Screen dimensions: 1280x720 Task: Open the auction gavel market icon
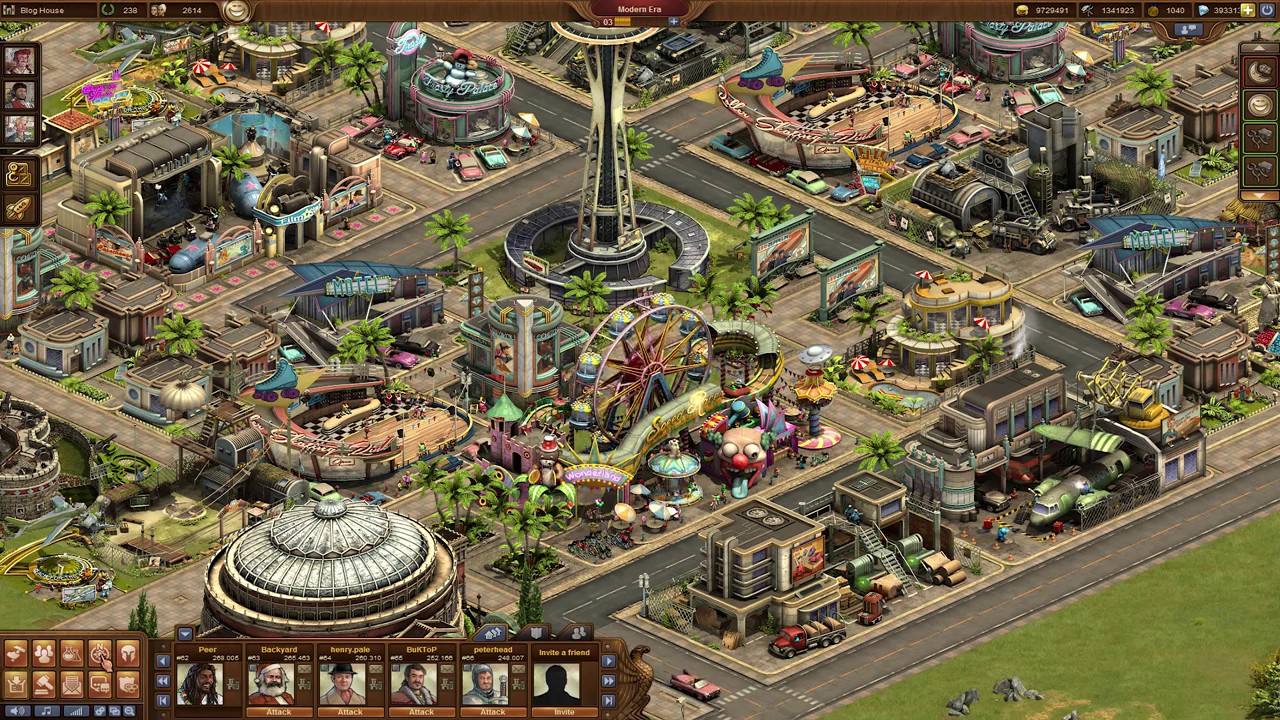click(44, 685)
